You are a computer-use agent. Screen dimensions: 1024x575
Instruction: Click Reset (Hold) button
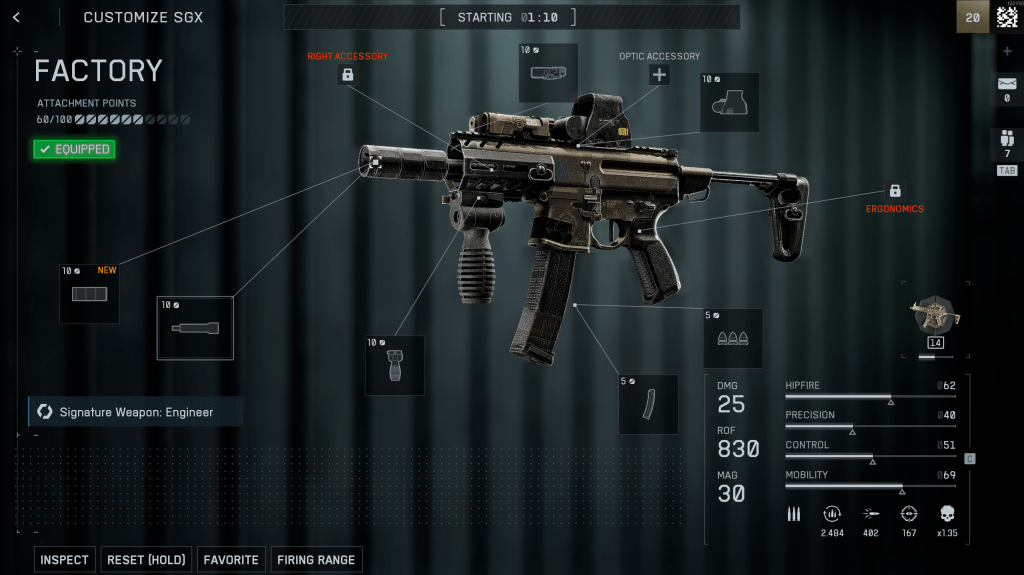146,560
